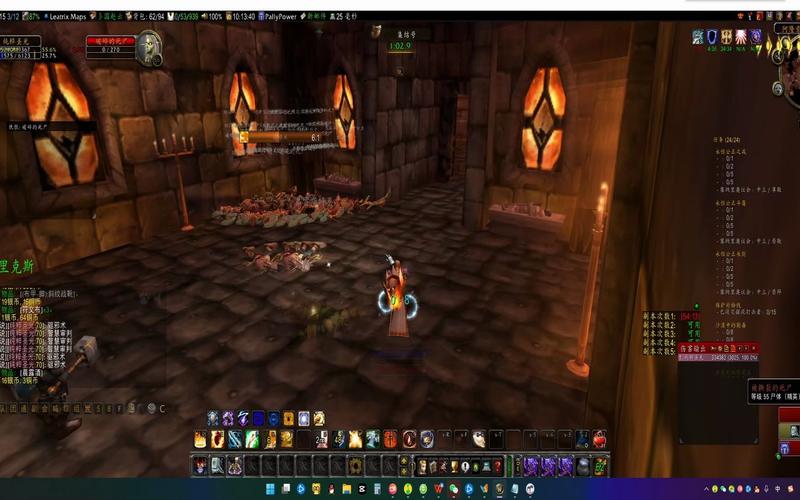Cast the green leaf spell on the action bar

coord(252,439)
